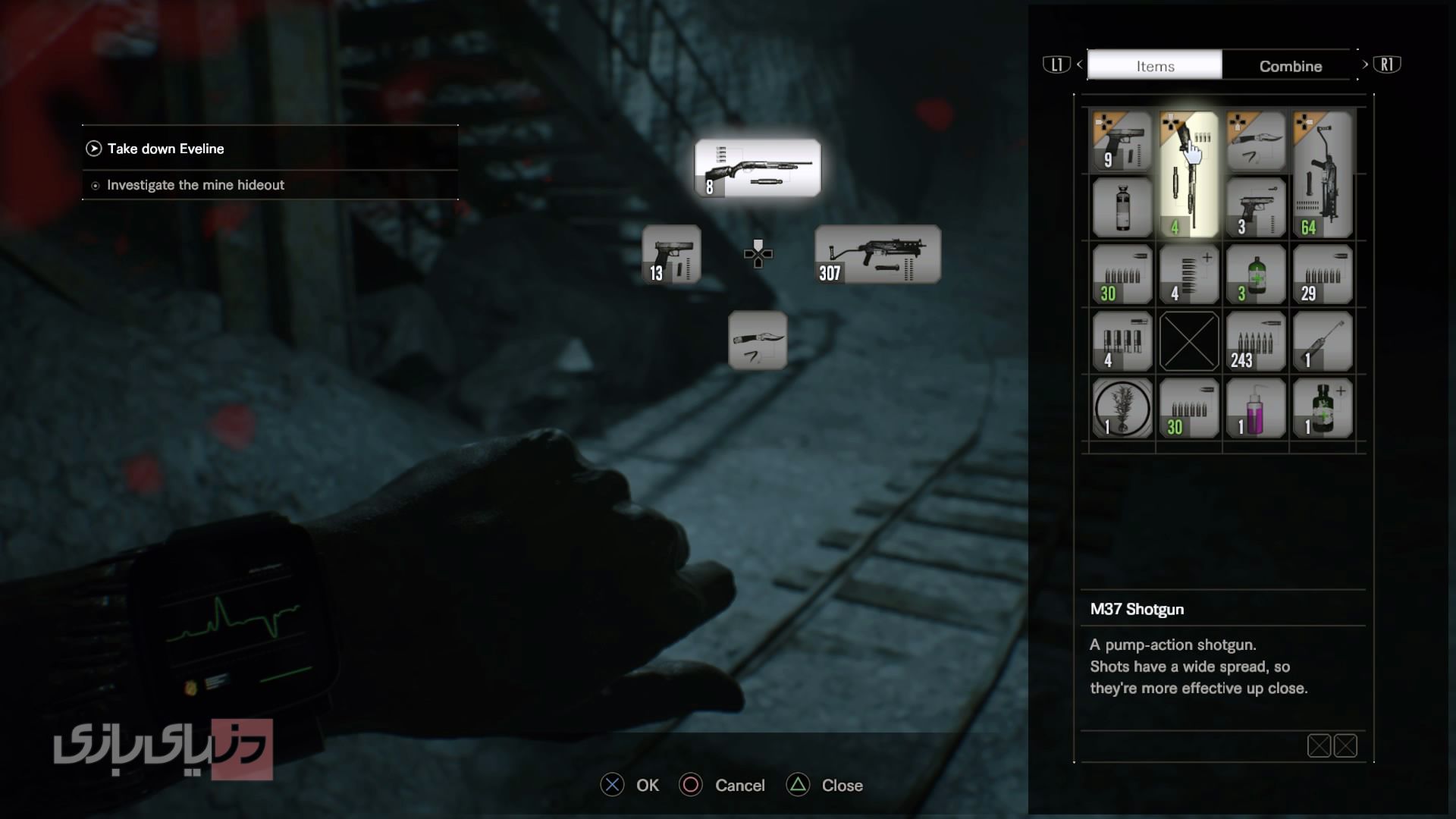Select the grey chemical bottle item

tap(1122, 208)
